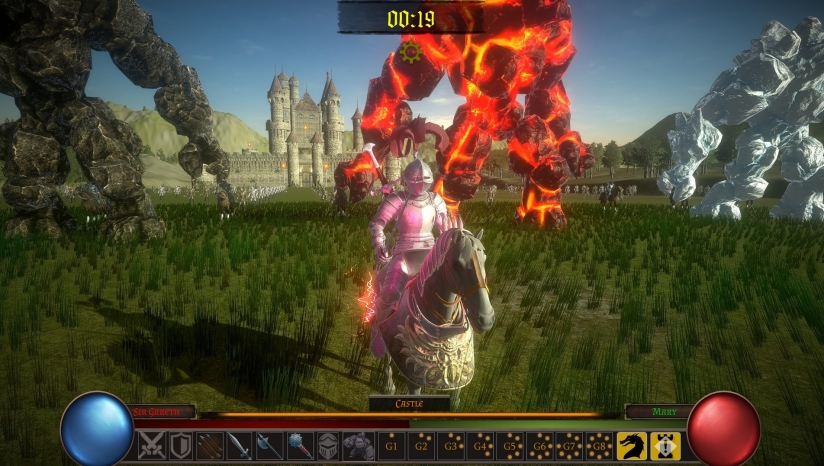Choose group G4 slot
The width and height of the screenshot is (824, 466).
click(482, 446)
